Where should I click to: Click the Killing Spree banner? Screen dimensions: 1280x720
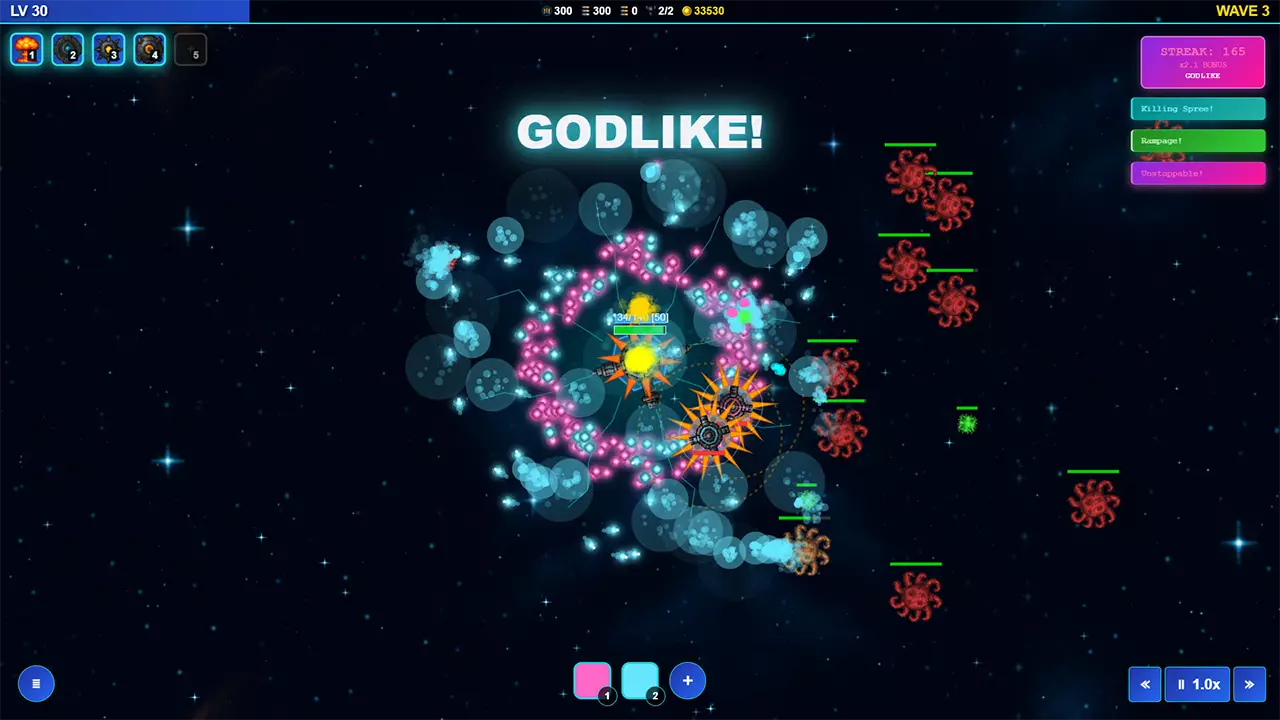1197,108
